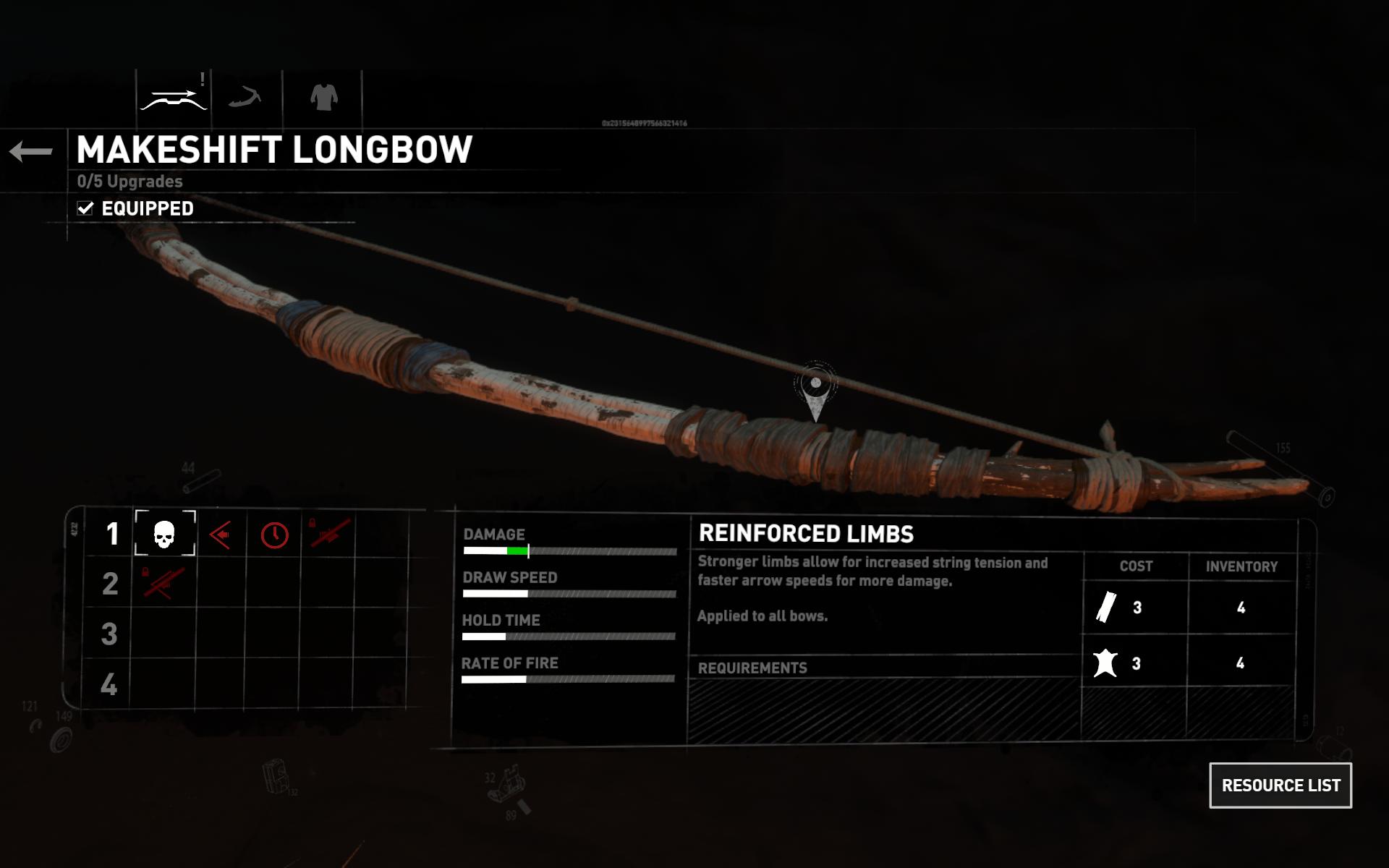1389x868 pixels.
Task: Open the climbing axe tab
Action: [245, 97]
